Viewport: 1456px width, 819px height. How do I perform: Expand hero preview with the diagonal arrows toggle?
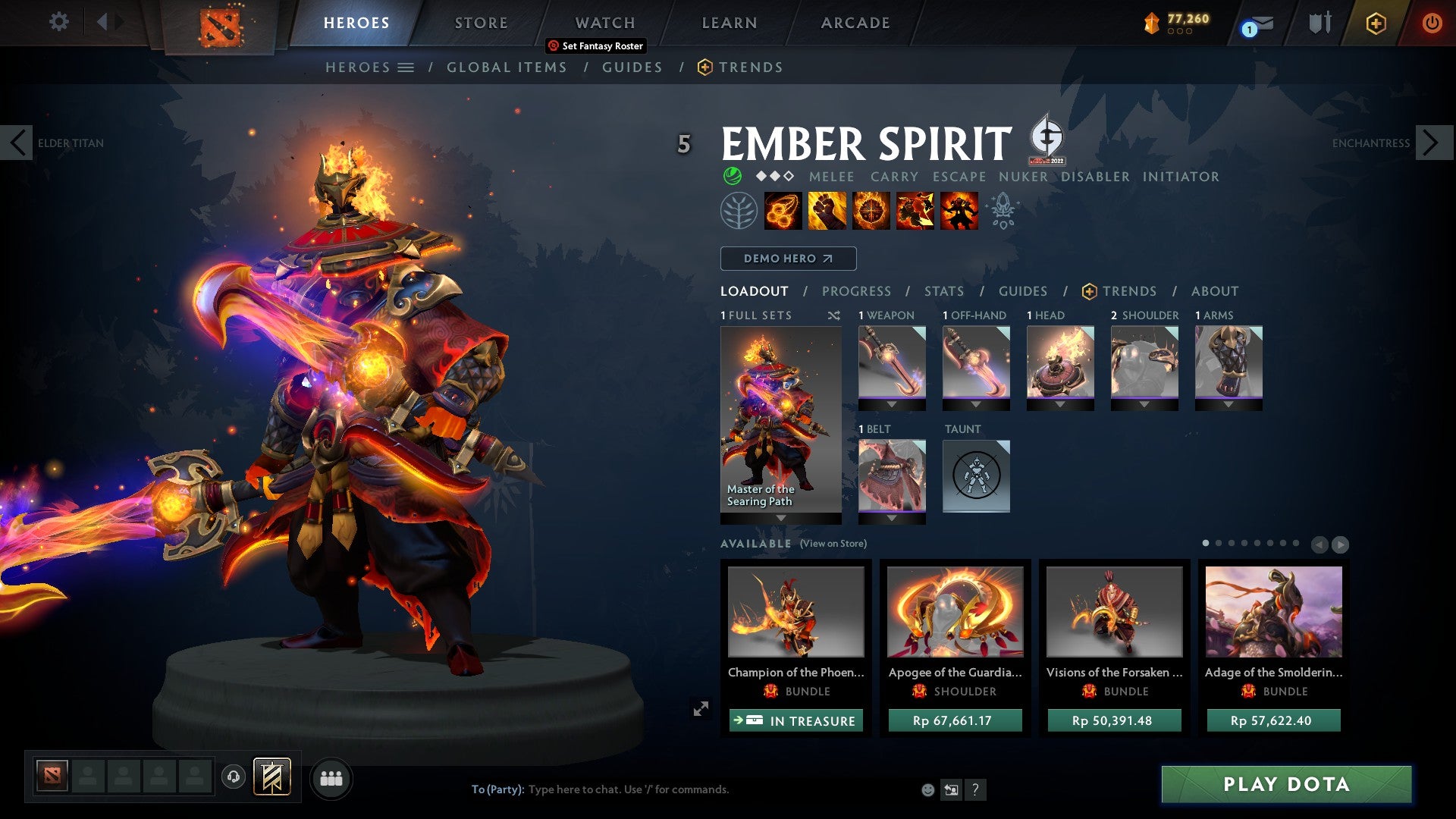click(x=700, y=708)
